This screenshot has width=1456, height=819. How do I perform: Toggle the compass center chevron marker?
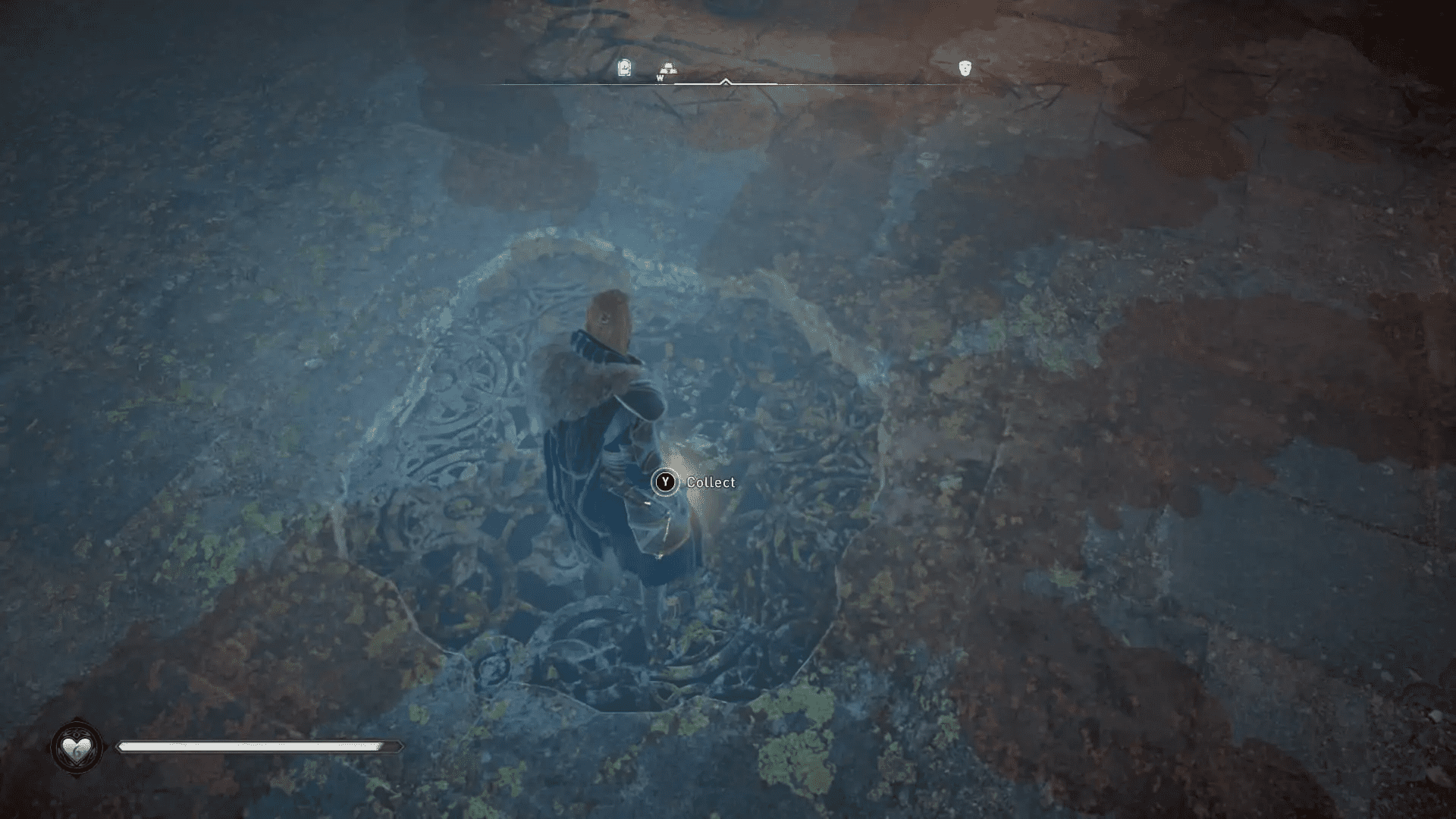tap(726, 81)
